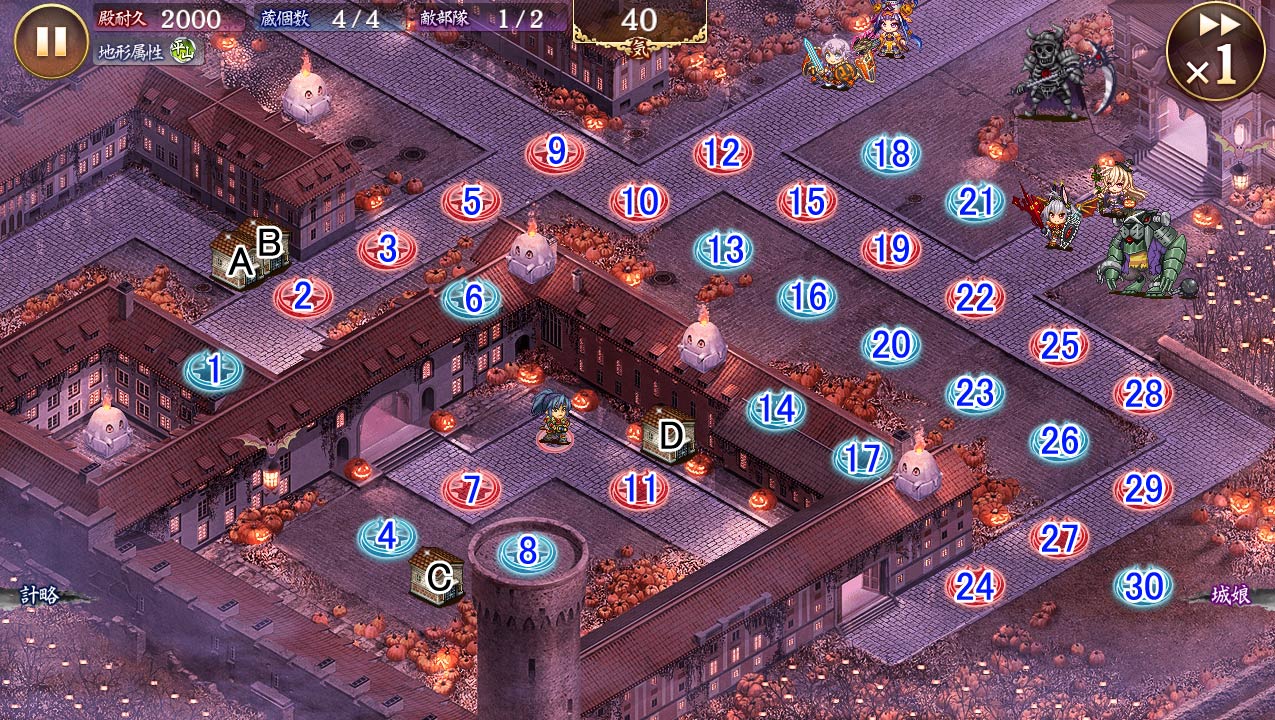Open the 計略 stratagem panel
Viewport: 1275px width, 720px height.
[x=40, y=596]
